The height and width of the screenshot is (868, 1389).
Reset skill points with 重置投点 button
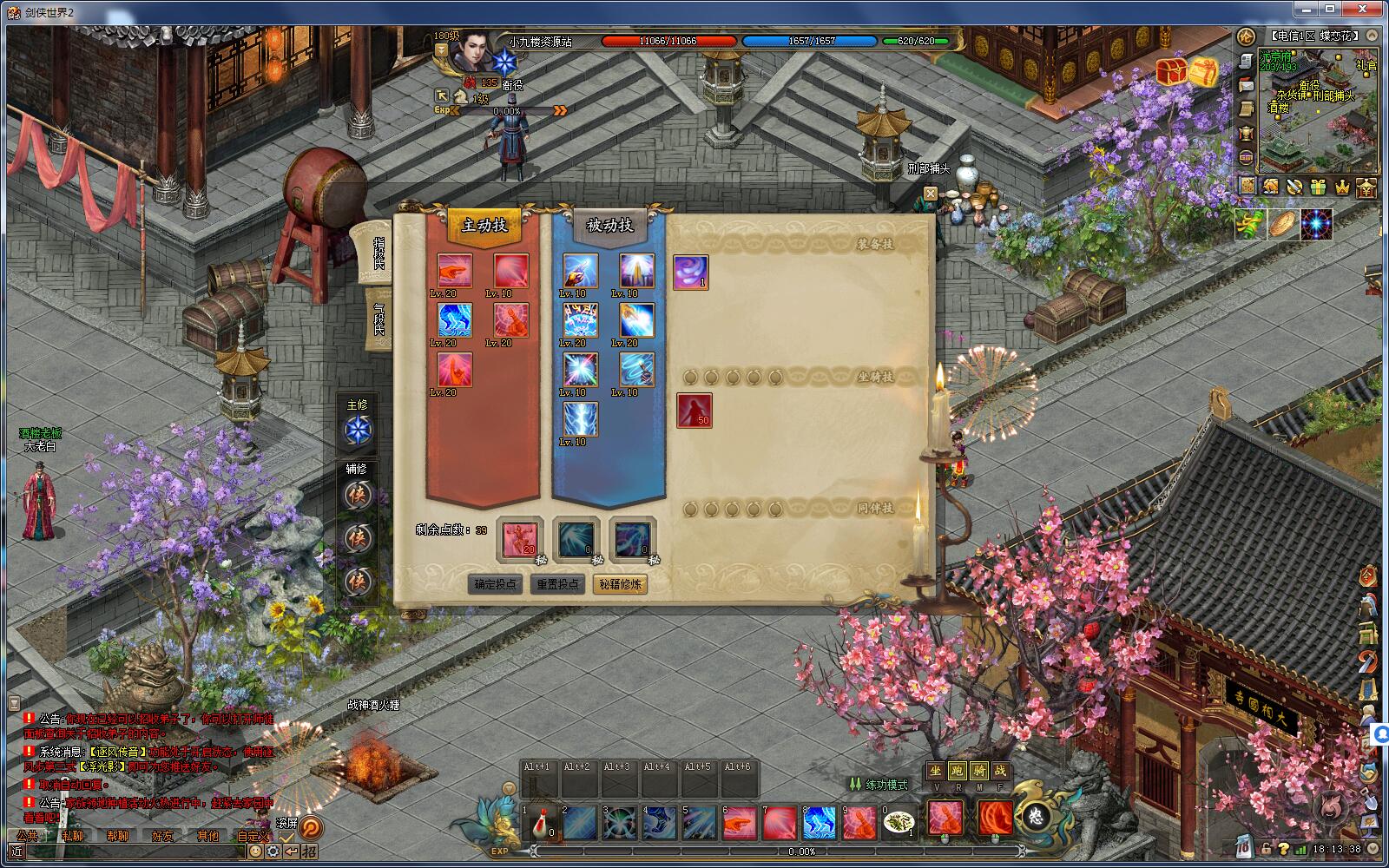(557, 584)
